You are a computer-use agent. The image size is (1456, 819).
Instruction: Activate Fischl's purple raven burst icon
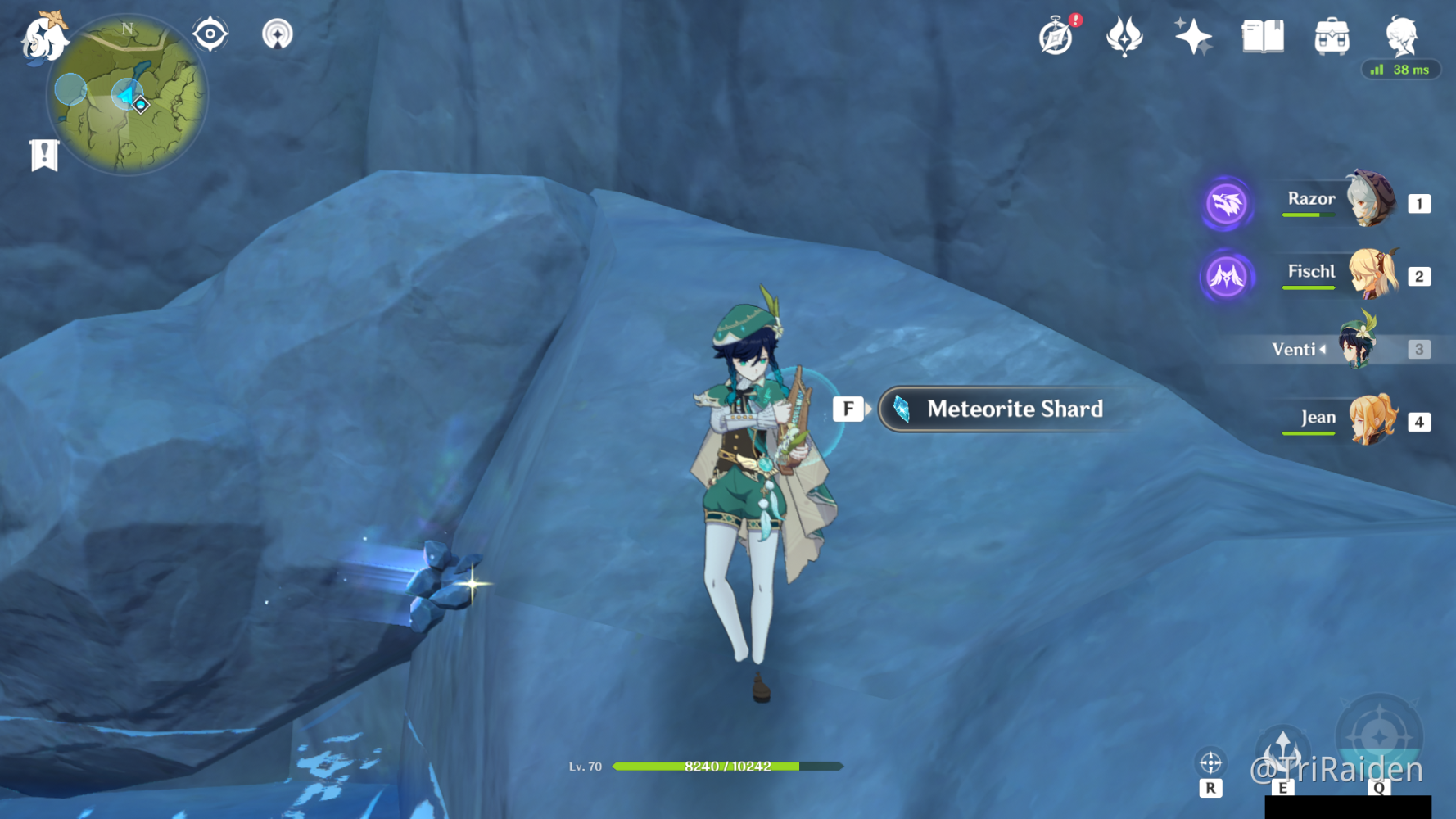coord(1227,276)
